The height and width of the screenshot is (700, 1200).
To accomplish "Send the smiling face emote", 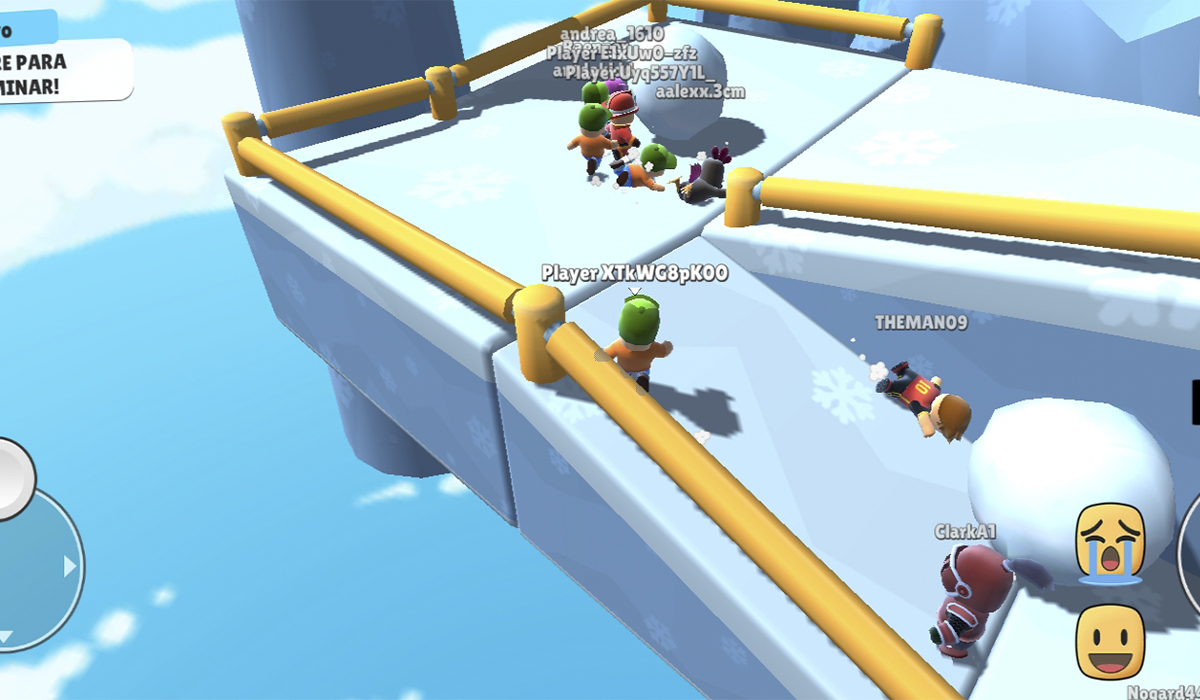I will tap(1109, 641).
